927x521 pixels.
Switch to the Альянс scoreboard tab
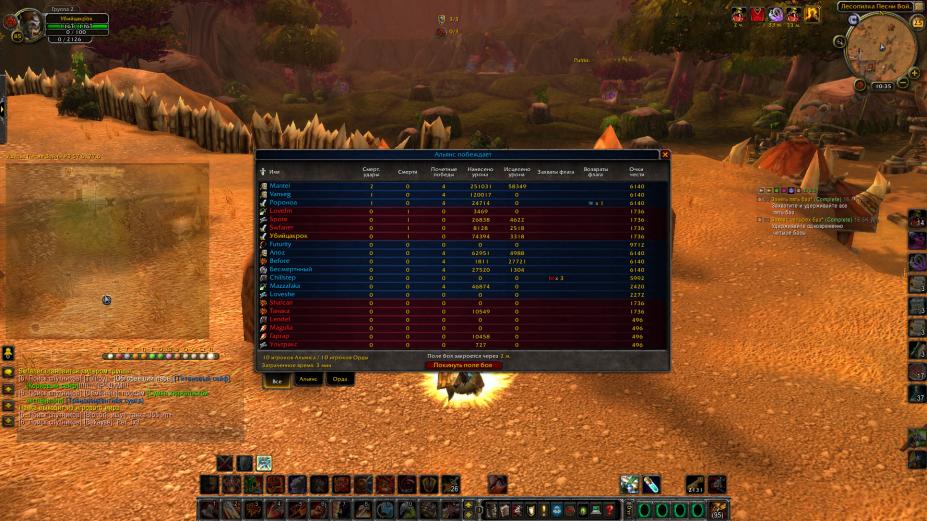tap(308, 379)
